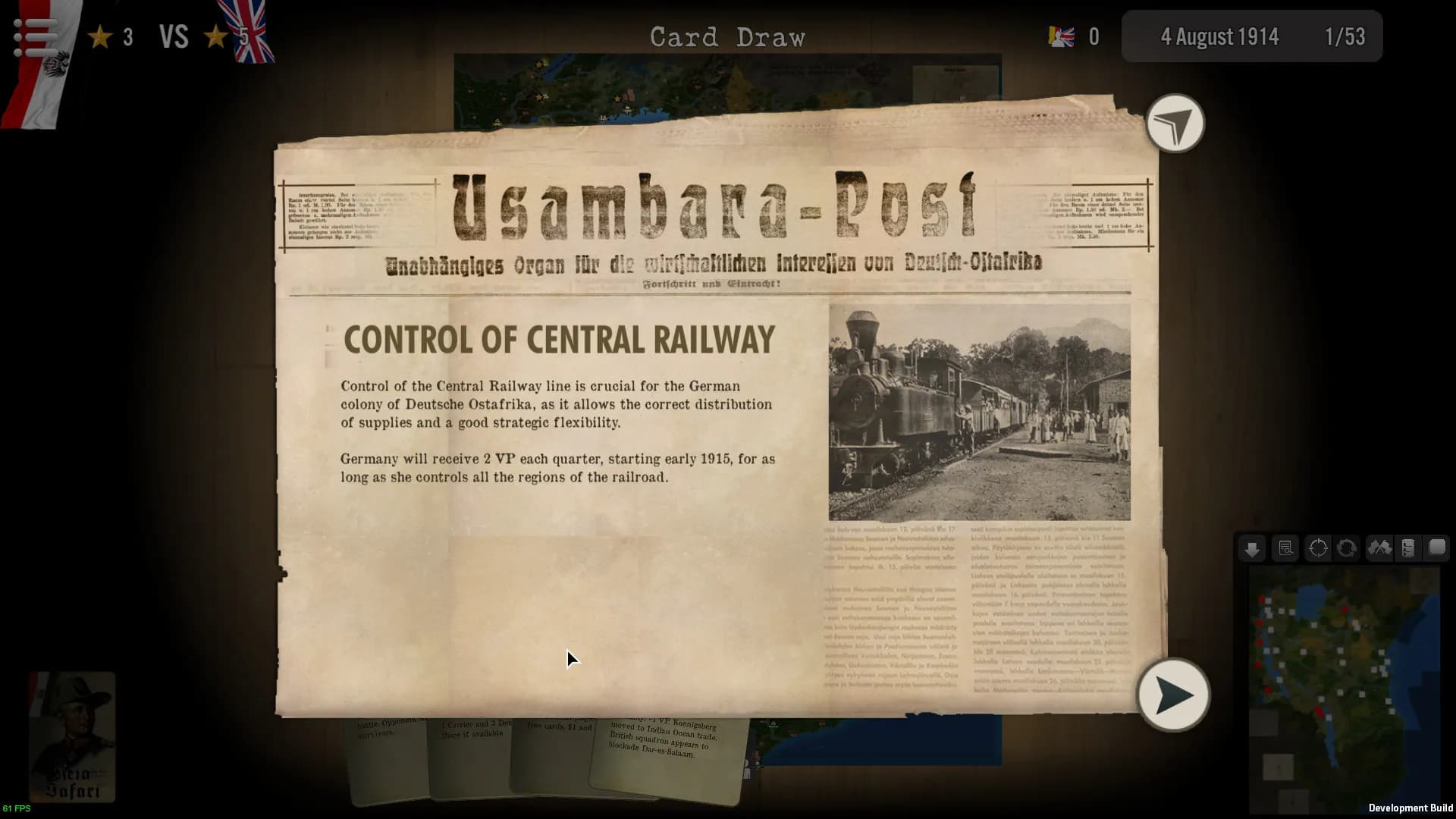Click the download arrow icon in the toolbar
This screenshot has height=819, width=1456.
(1252, 548)
